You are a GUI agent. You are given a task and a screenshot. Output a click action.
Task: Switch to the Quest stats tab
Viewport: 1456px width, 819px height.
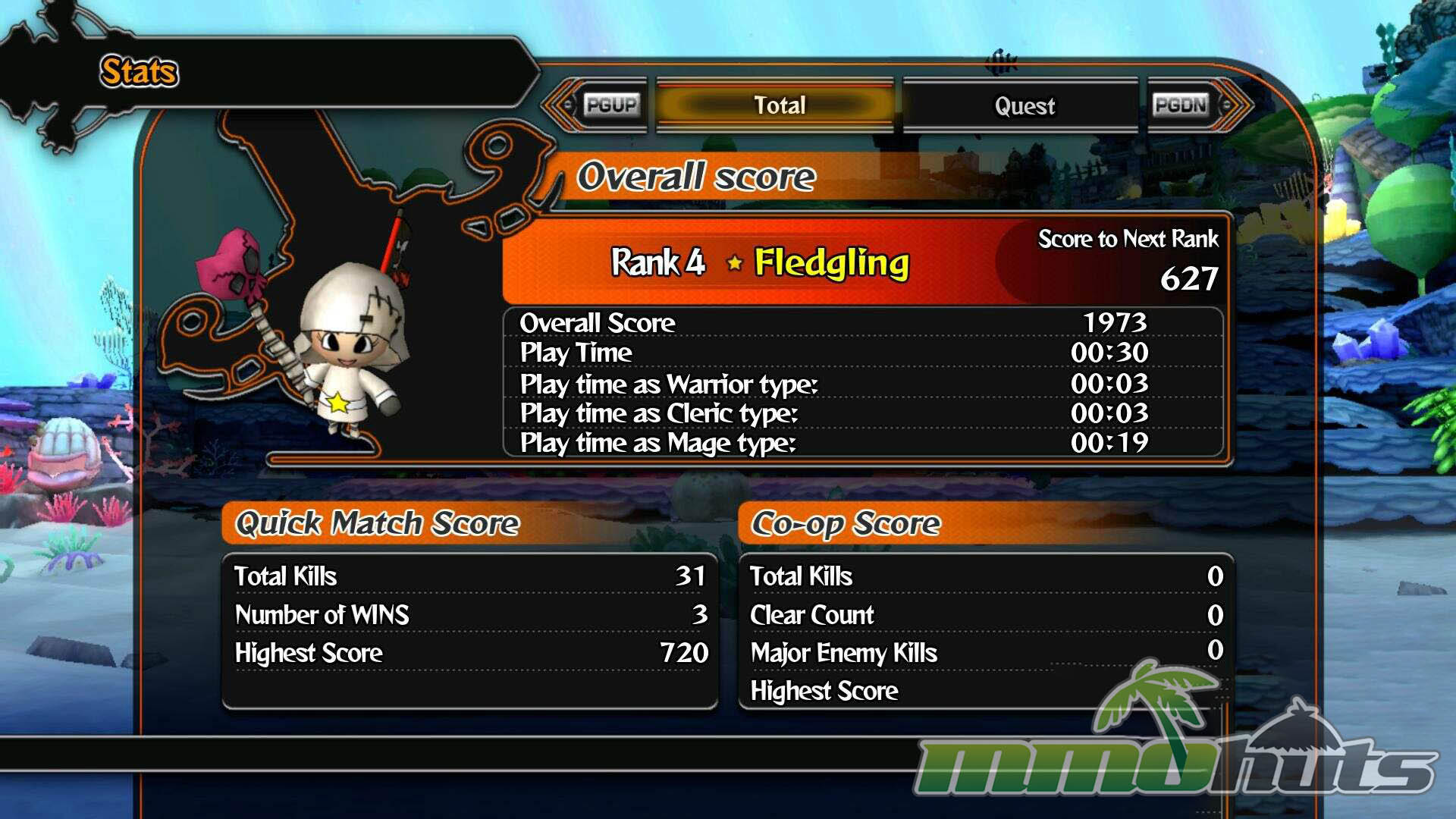(1023, 105)
